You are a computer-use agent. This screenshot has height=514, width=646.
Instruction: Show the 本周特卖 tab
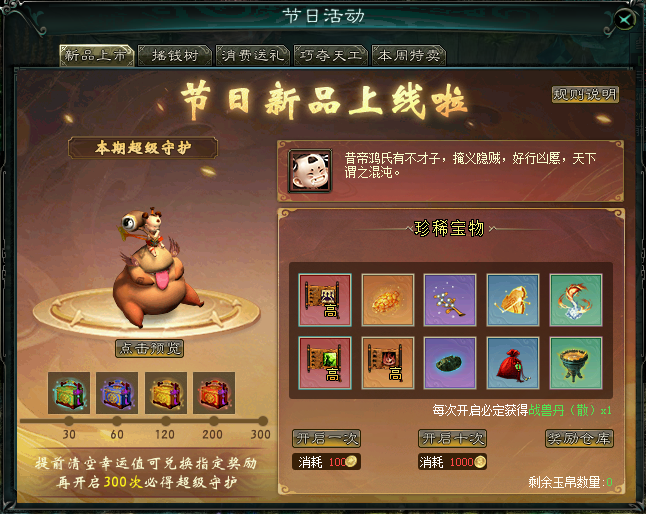pyautogui.click(x=407, y=56)
